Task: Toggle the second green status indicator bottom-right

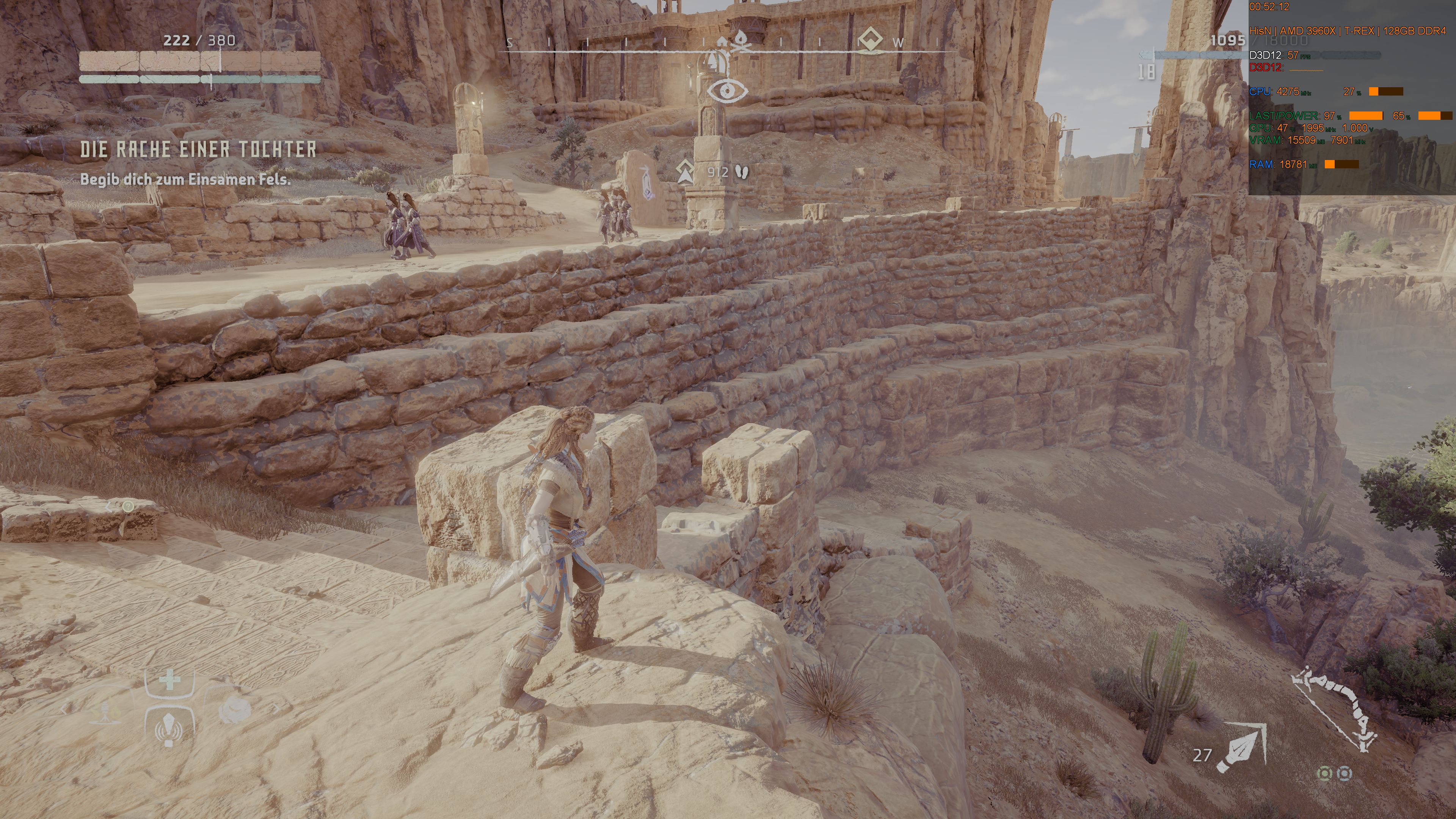Action: [x=1345, y=774]
